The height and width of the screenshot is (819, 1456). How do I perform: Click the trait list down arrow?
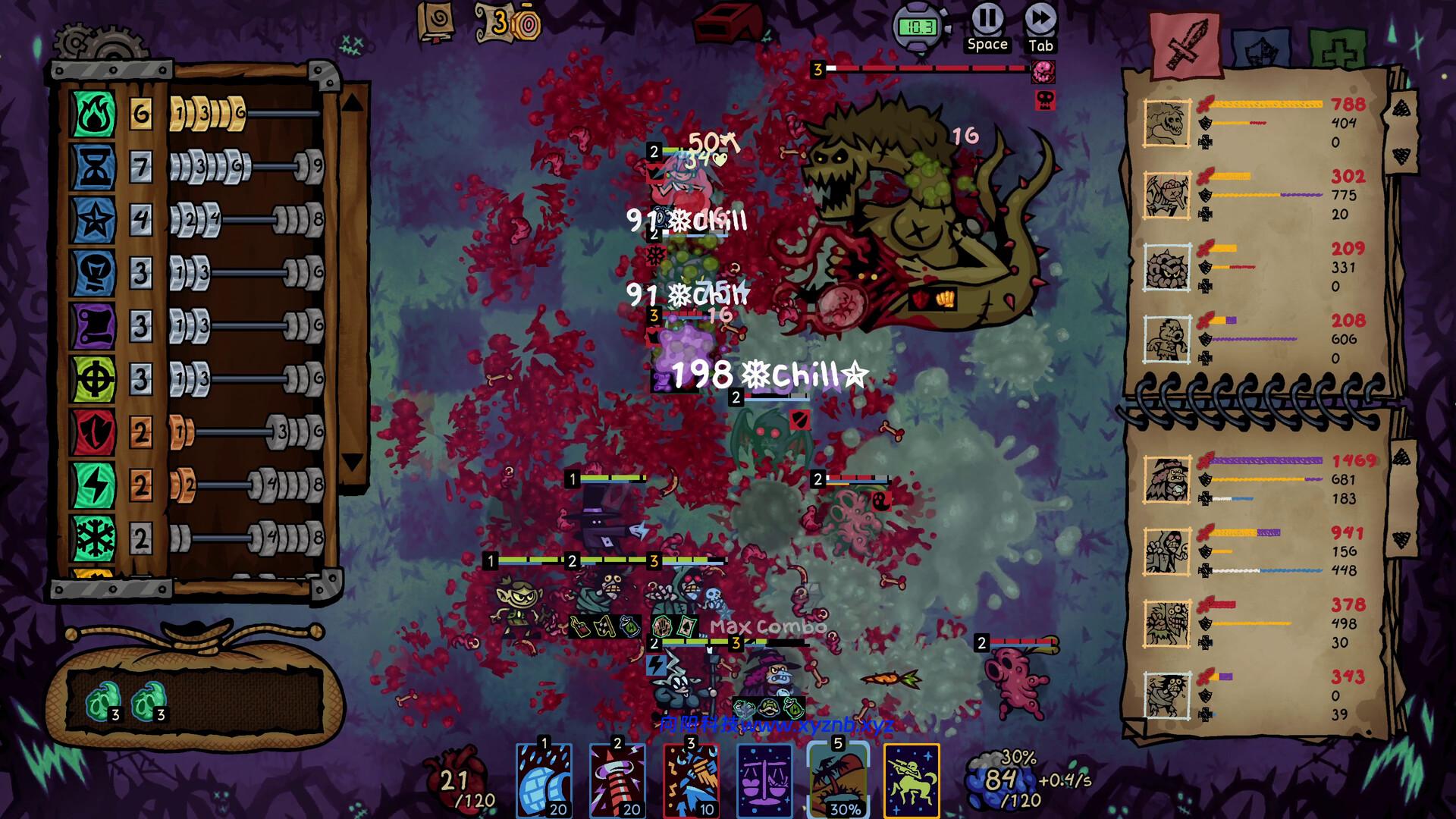click(353, 461)
